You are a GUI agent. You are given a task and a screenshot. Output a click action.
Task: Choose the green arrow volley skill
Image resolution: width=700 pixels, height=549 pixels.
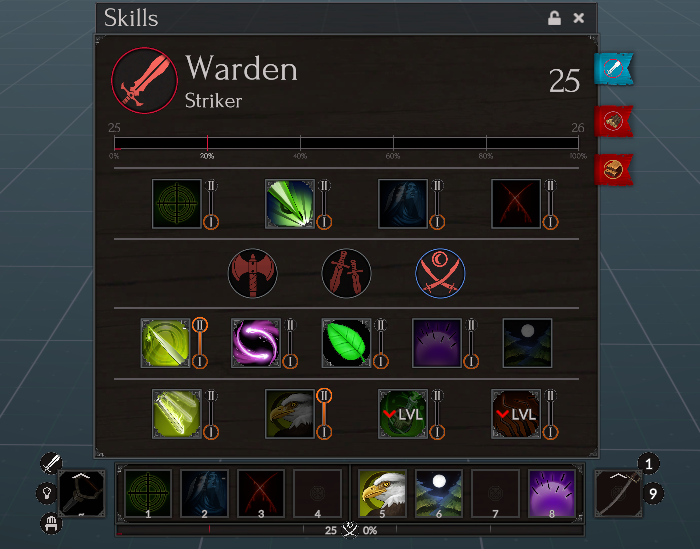click(290, 203)
